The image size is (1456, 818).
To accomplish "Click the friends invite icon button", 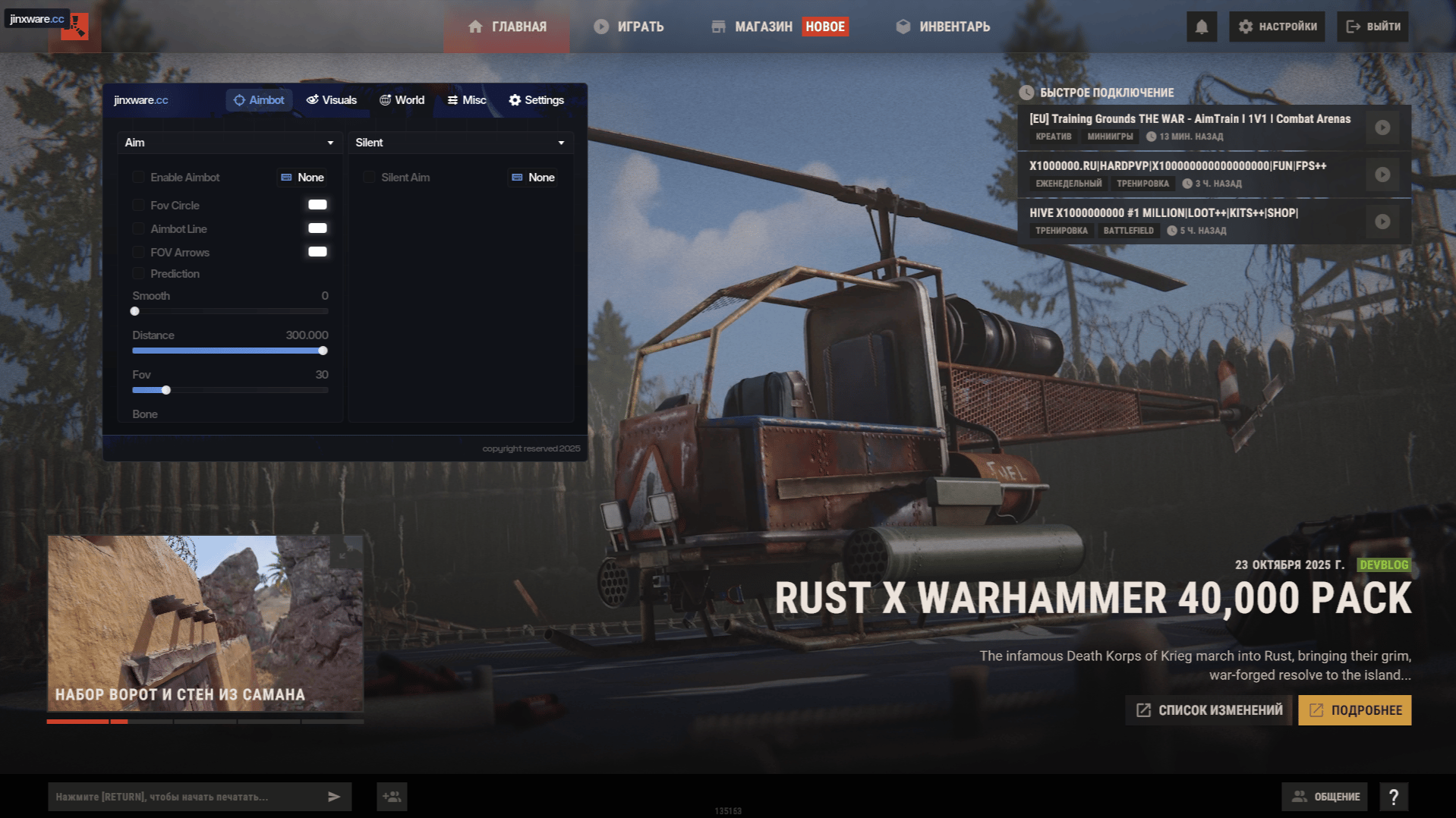I will point(392,797).
